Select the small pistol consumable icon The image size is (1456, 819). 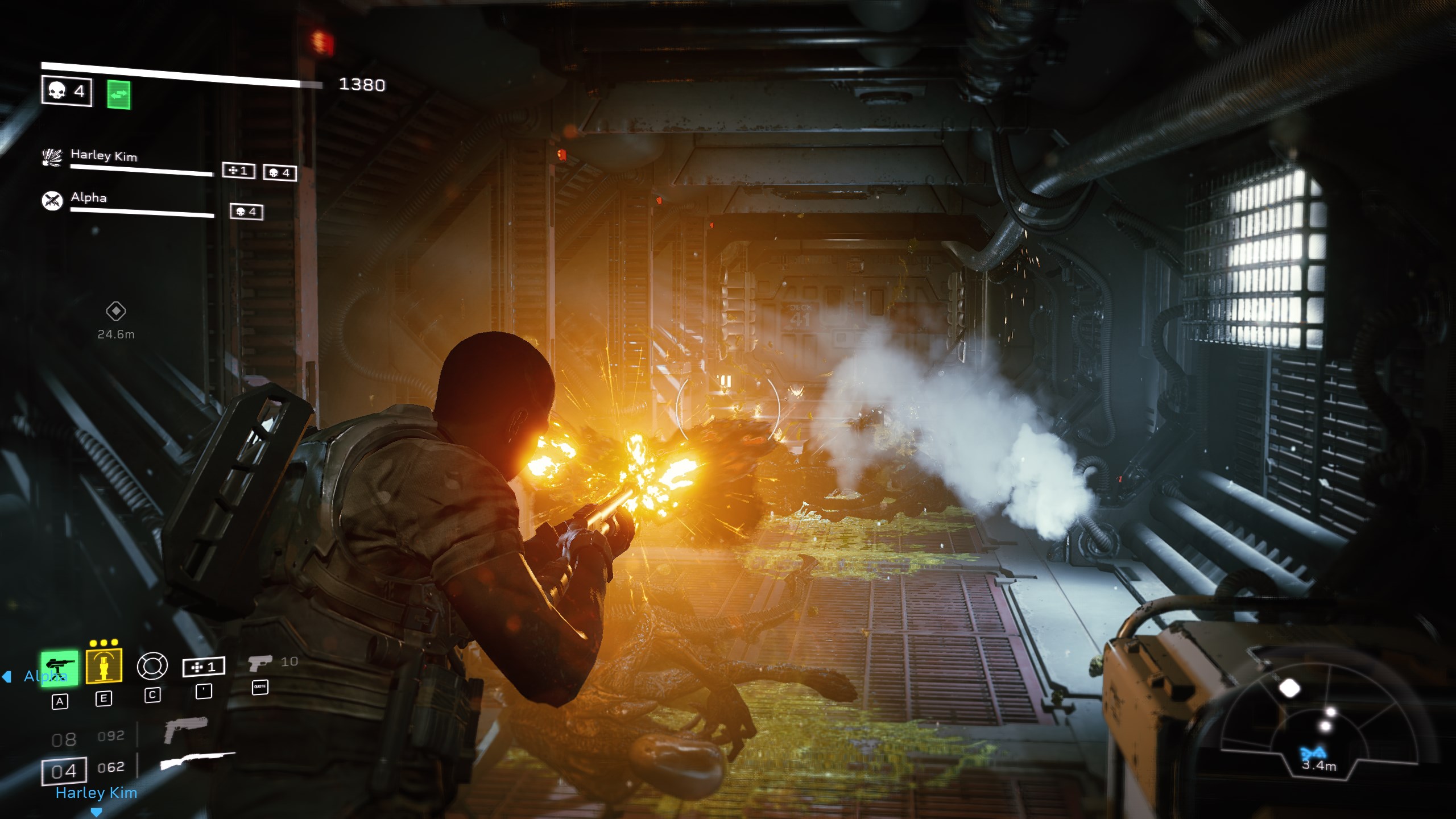(260, 663)
